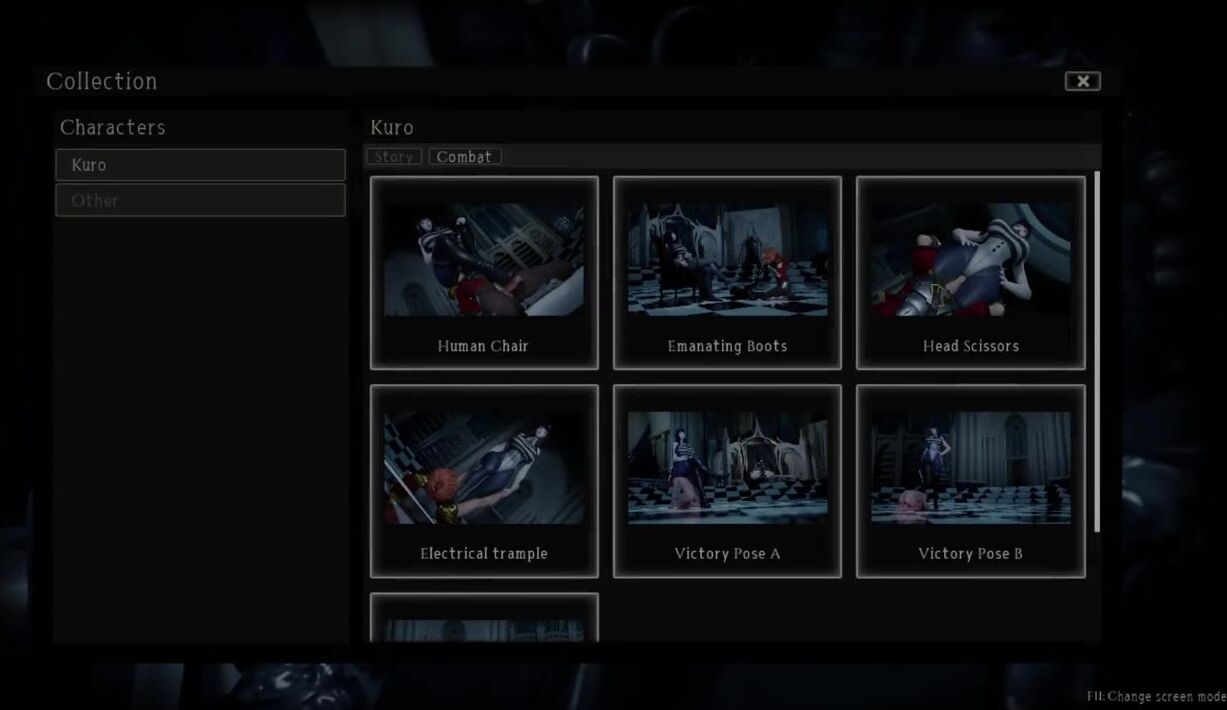Image resolution: width=1227 pixels, height=710 pixels.
Task: Switch to the Story tab
Action: [394, 157]
